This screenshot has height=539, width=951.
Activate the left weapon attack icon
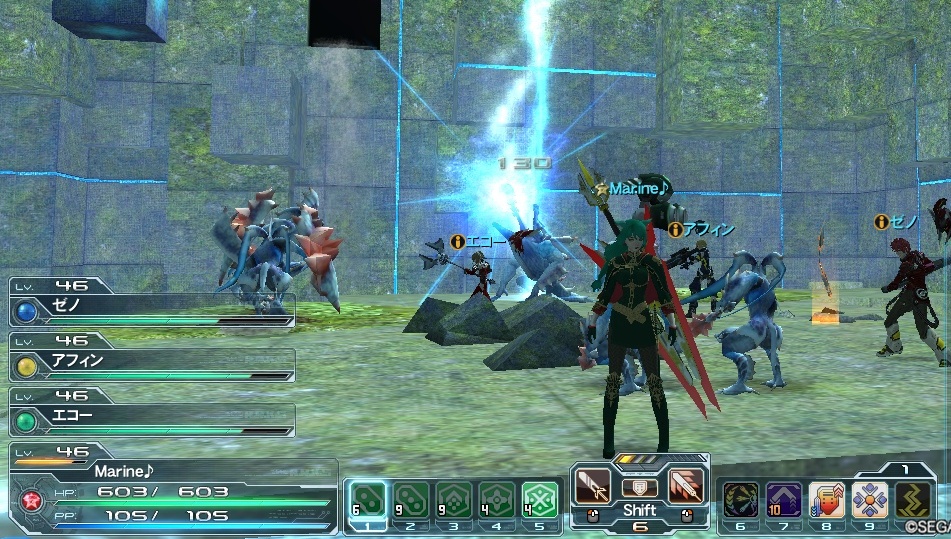tap(594, 486)
